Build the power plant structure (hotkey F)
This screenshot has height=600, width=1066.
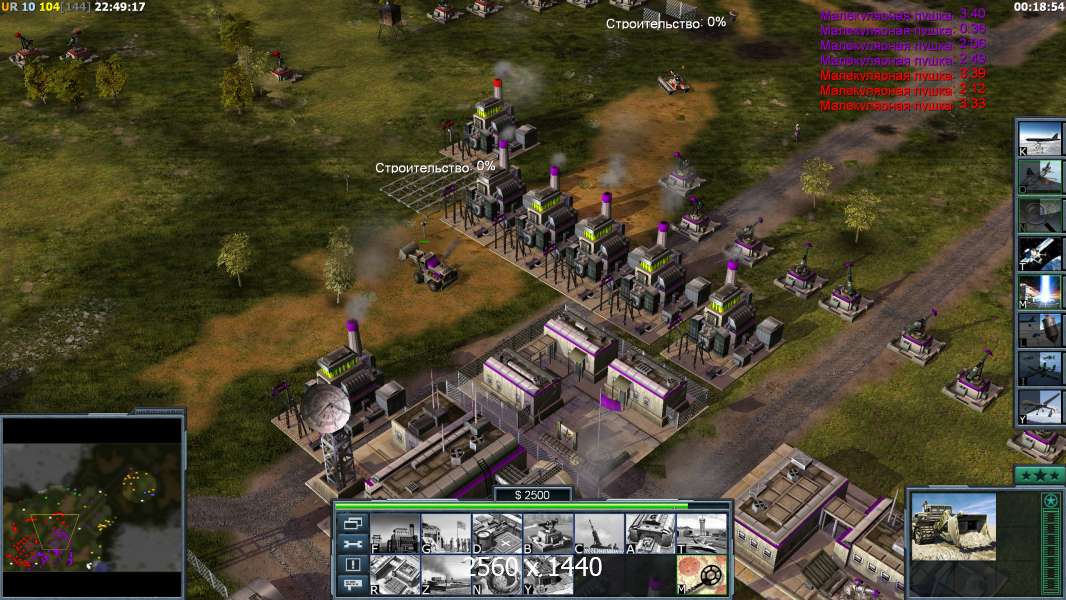pyautogui.click(x=395, y=534)
